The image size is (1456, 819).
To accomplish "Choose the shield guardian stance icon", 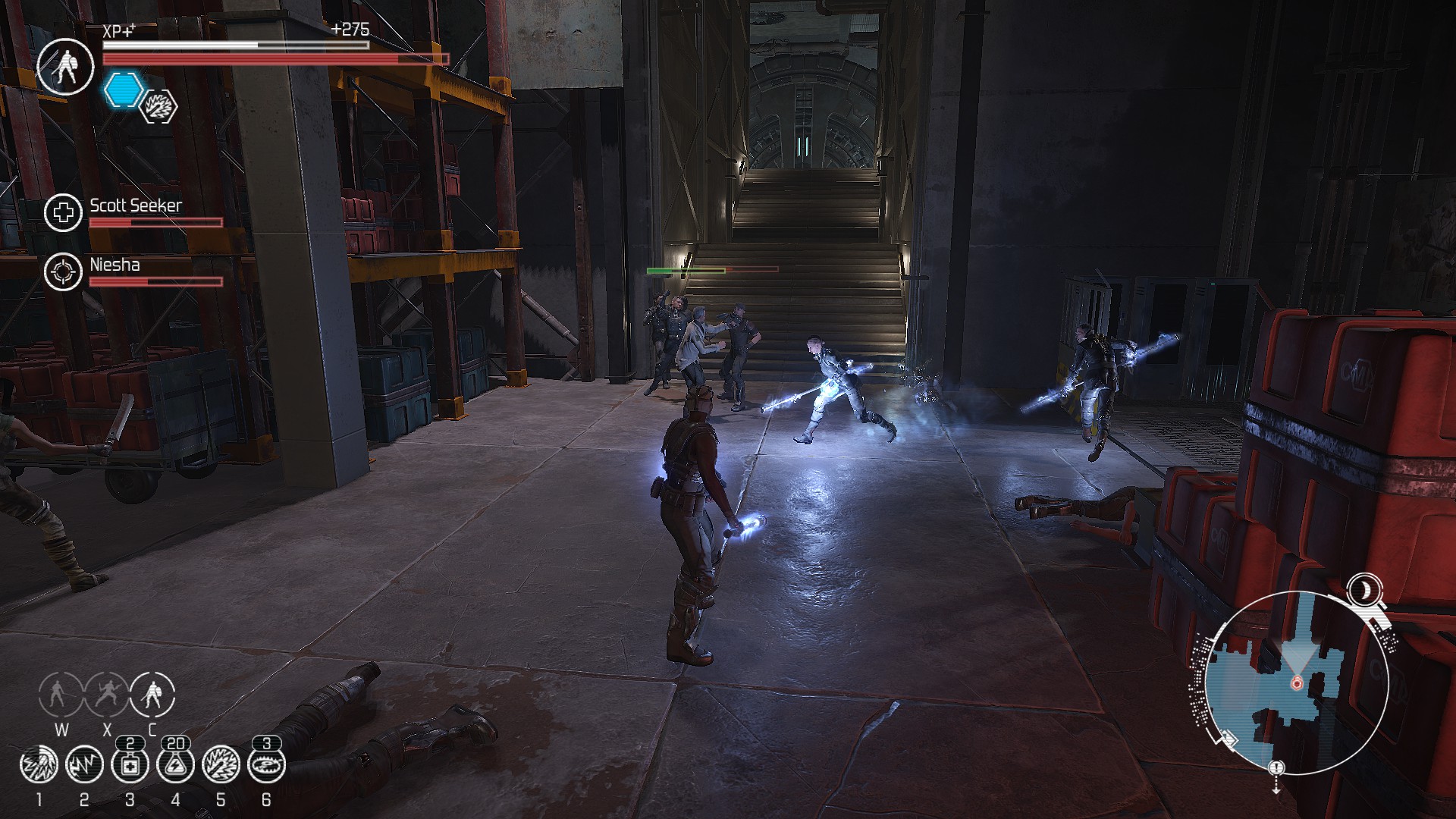I will 152,694.
